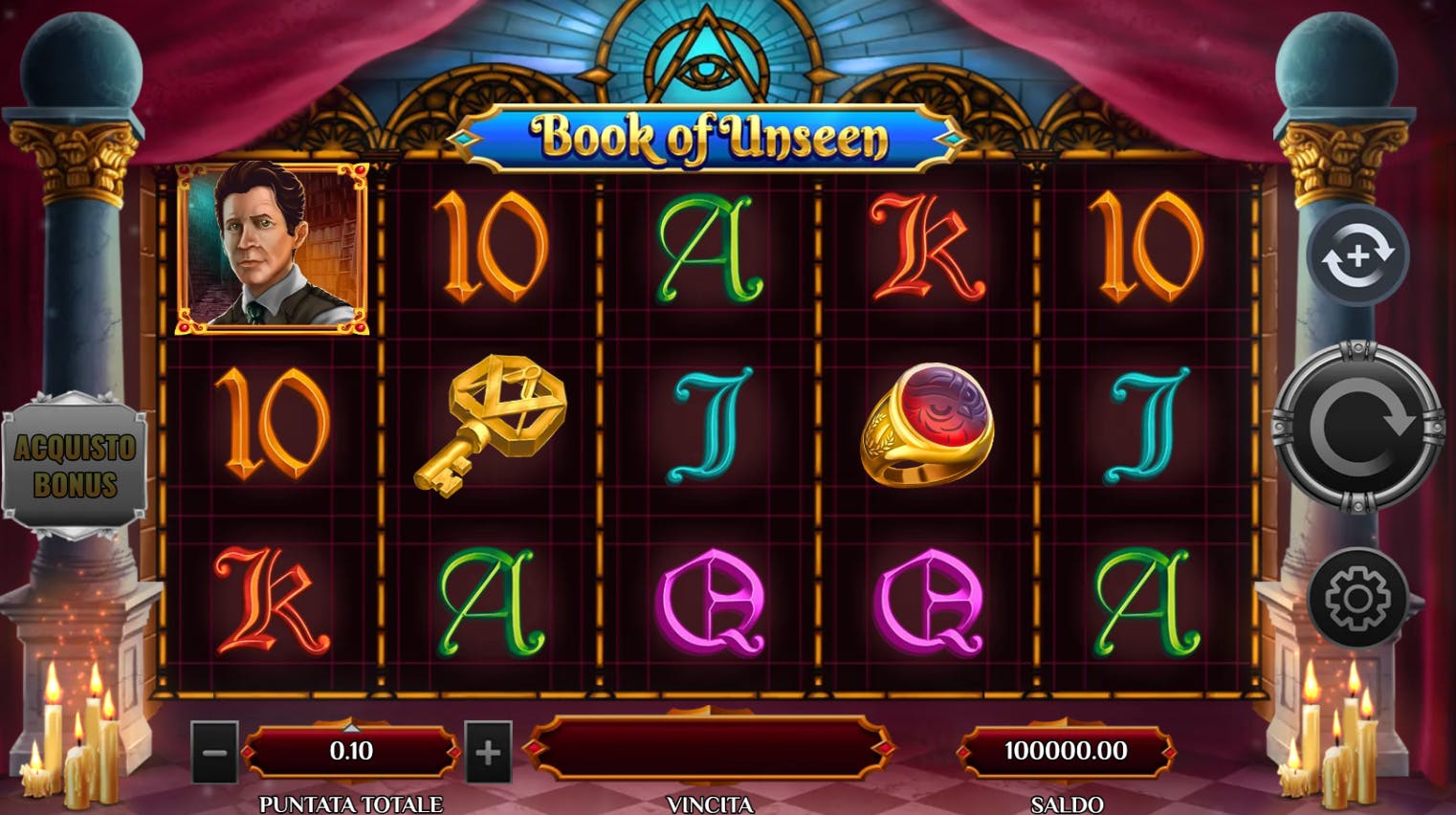Open the 0.10 bet amount selector
Screen dimensions: 1456x815
[x=351, y=752]
